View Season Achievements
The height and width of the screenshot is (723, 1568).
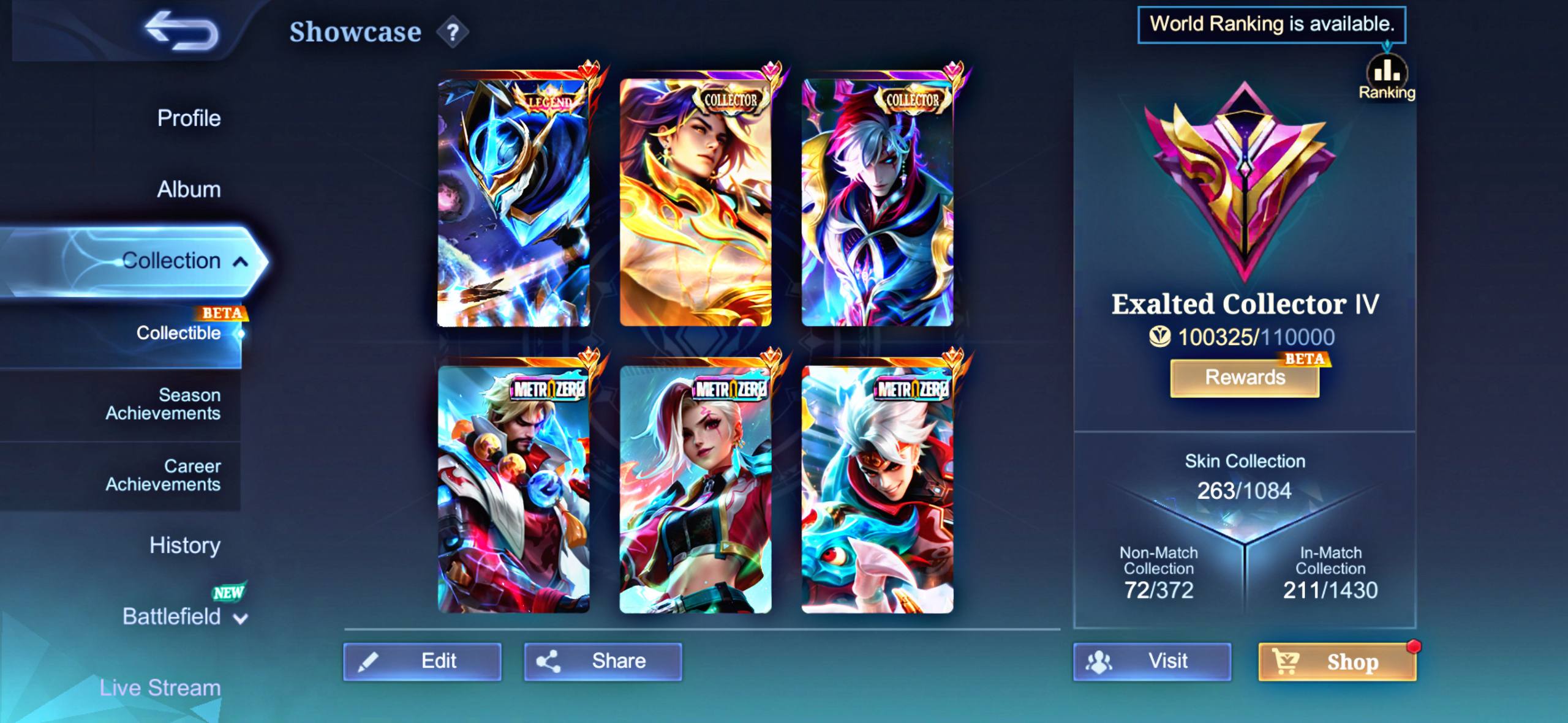click(x=163, y=404)
